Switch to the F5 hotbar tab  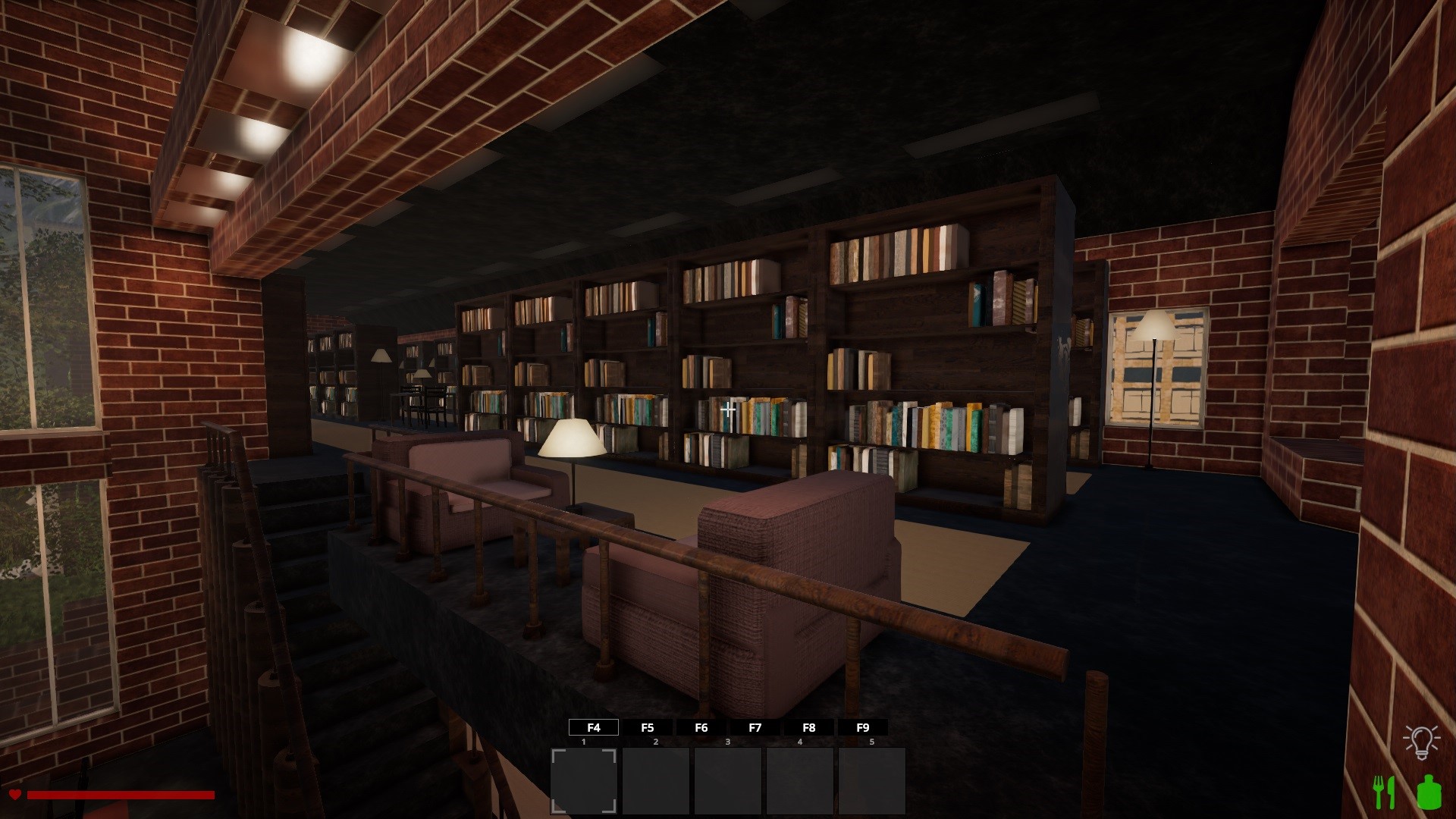(648, 727)
